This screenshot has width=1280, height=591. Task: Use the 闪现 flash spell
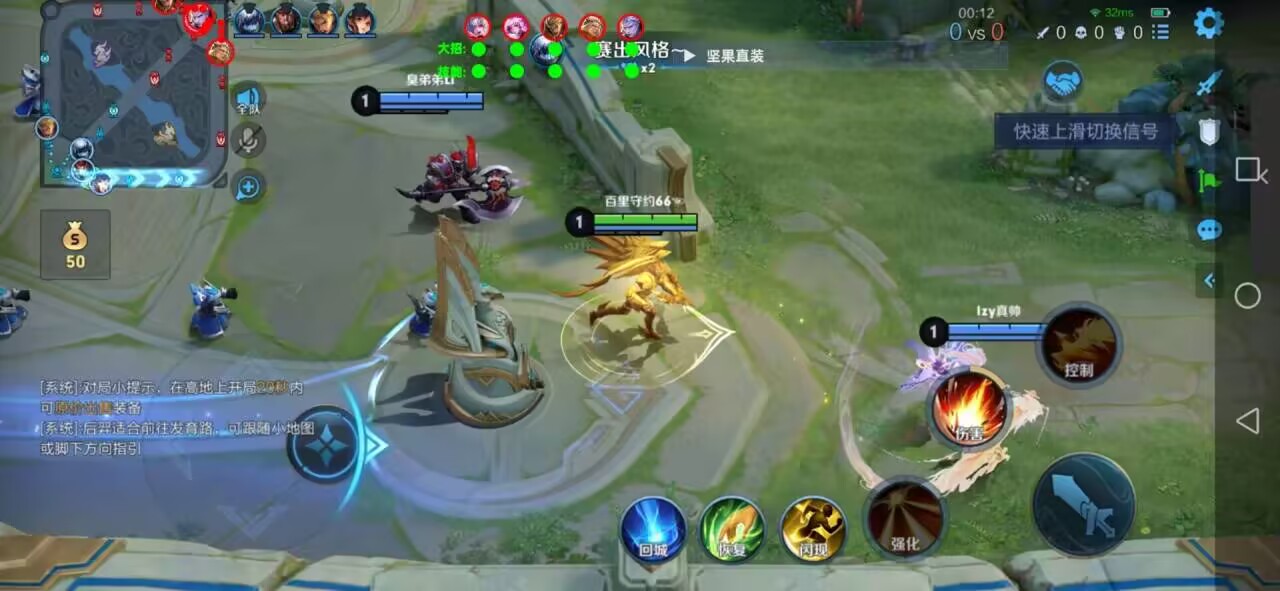pyautogui.click(x=813, y=528)
